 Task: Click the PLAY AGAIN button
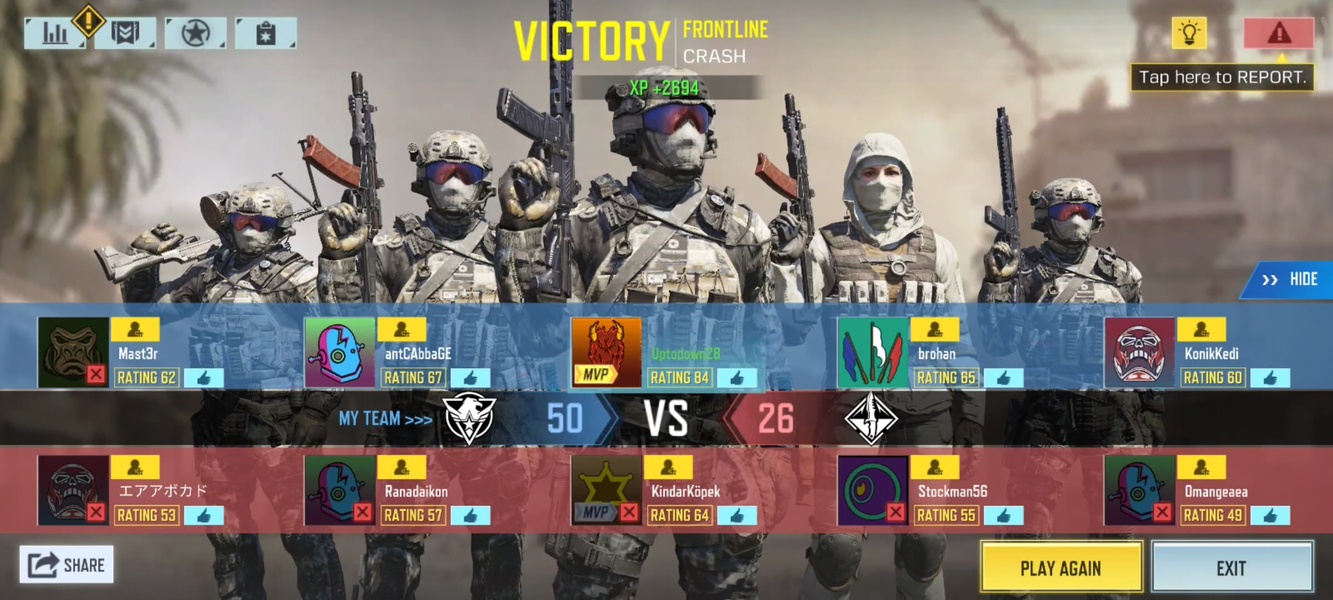pyautogui.click(x=1061, y=568)
